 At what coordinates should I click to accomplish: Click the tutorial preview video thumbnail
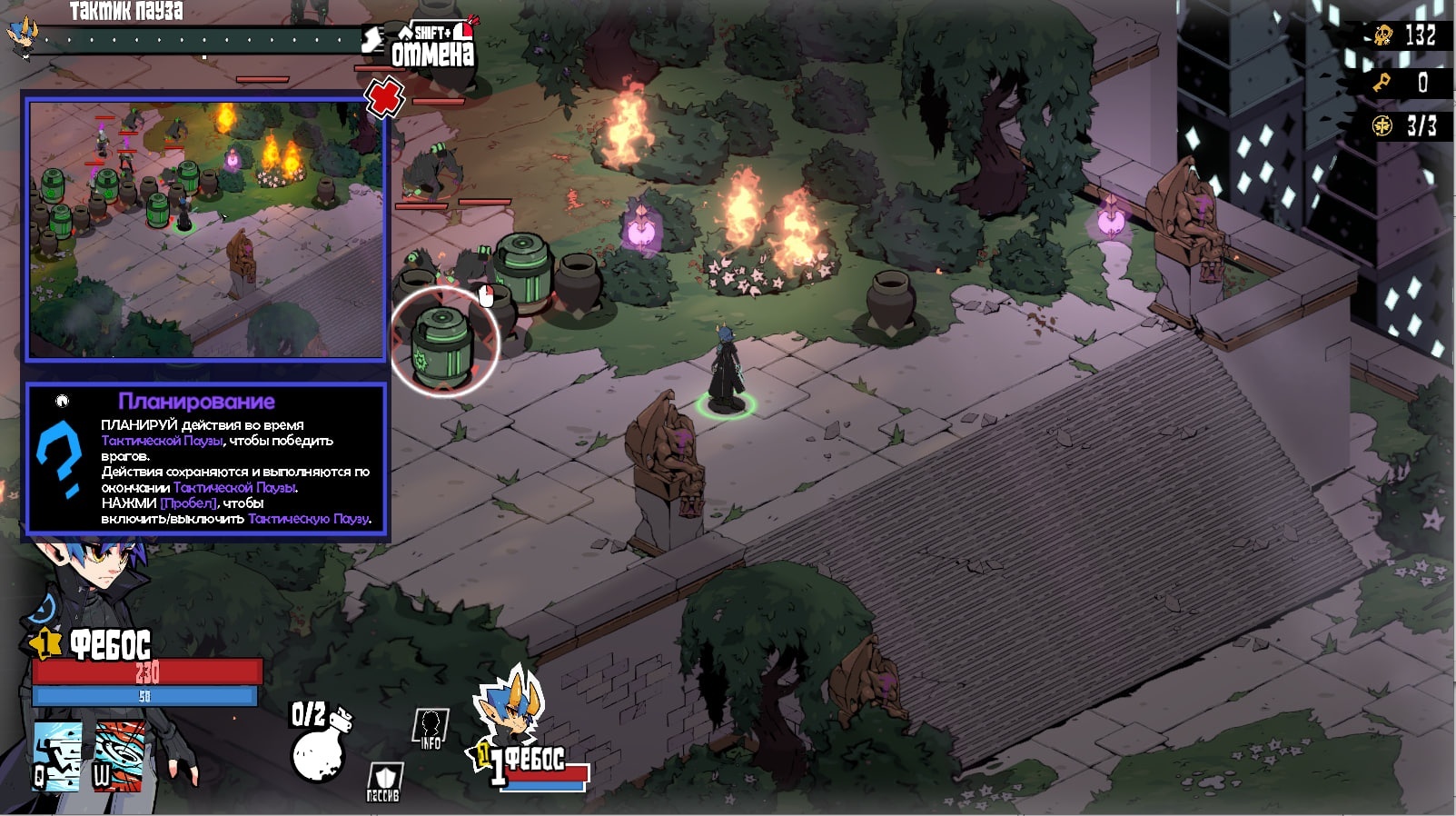coord(206,229)
